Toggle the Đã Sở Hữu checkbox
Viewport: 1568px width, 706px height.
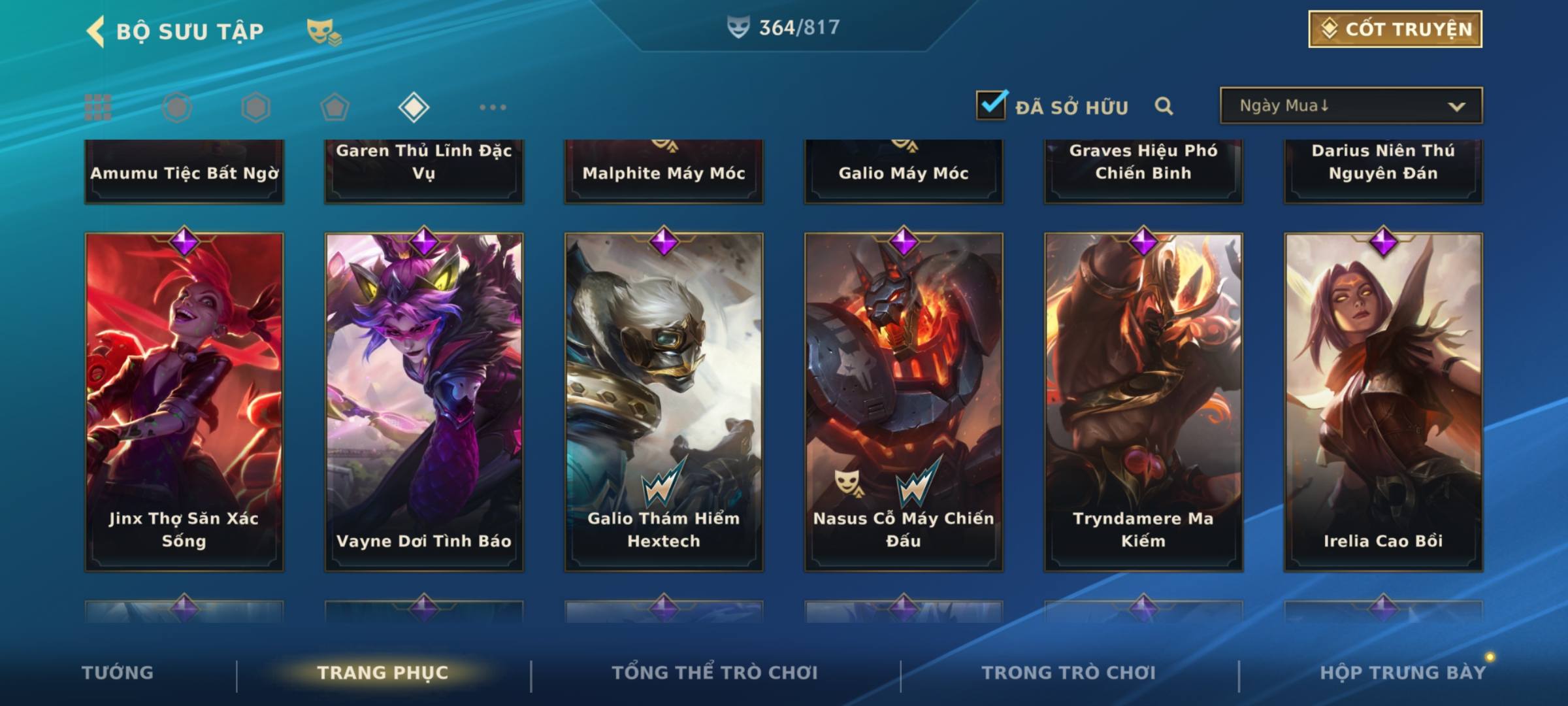pos(990,105)
